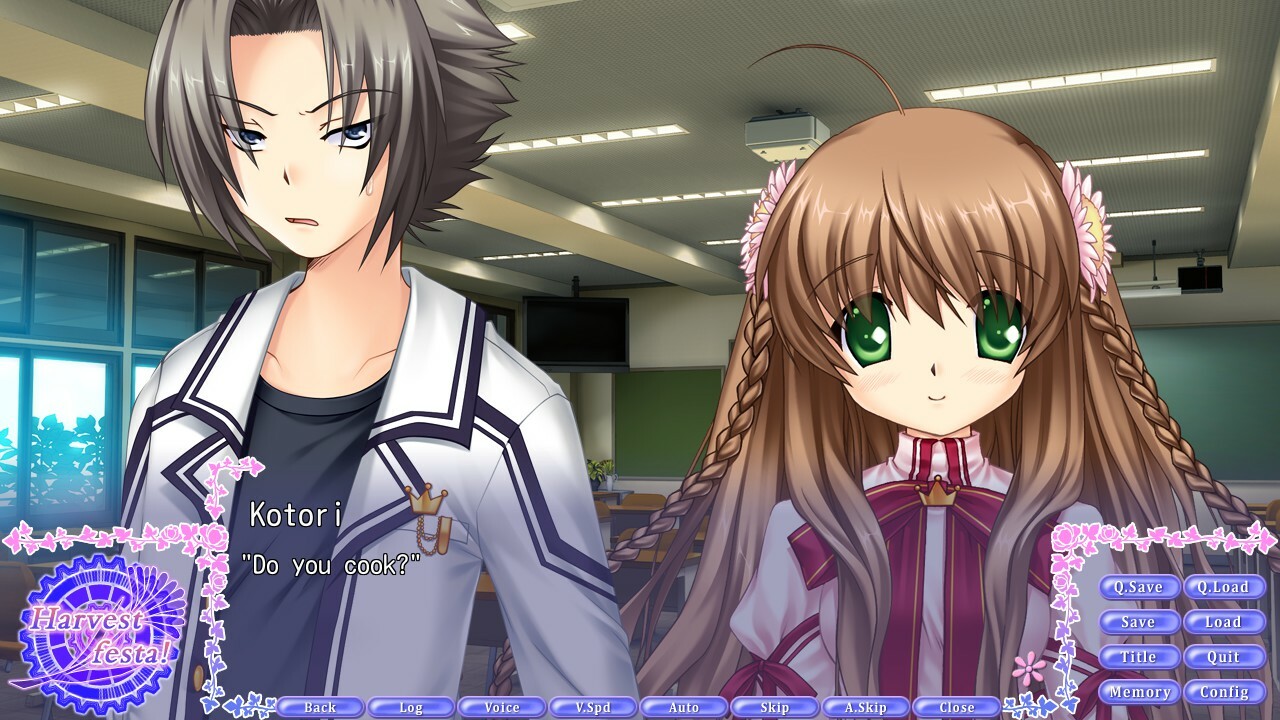This screenshot has width=1280, height=720.
Task: Open the message Log
Action: [x=409, y=706]
